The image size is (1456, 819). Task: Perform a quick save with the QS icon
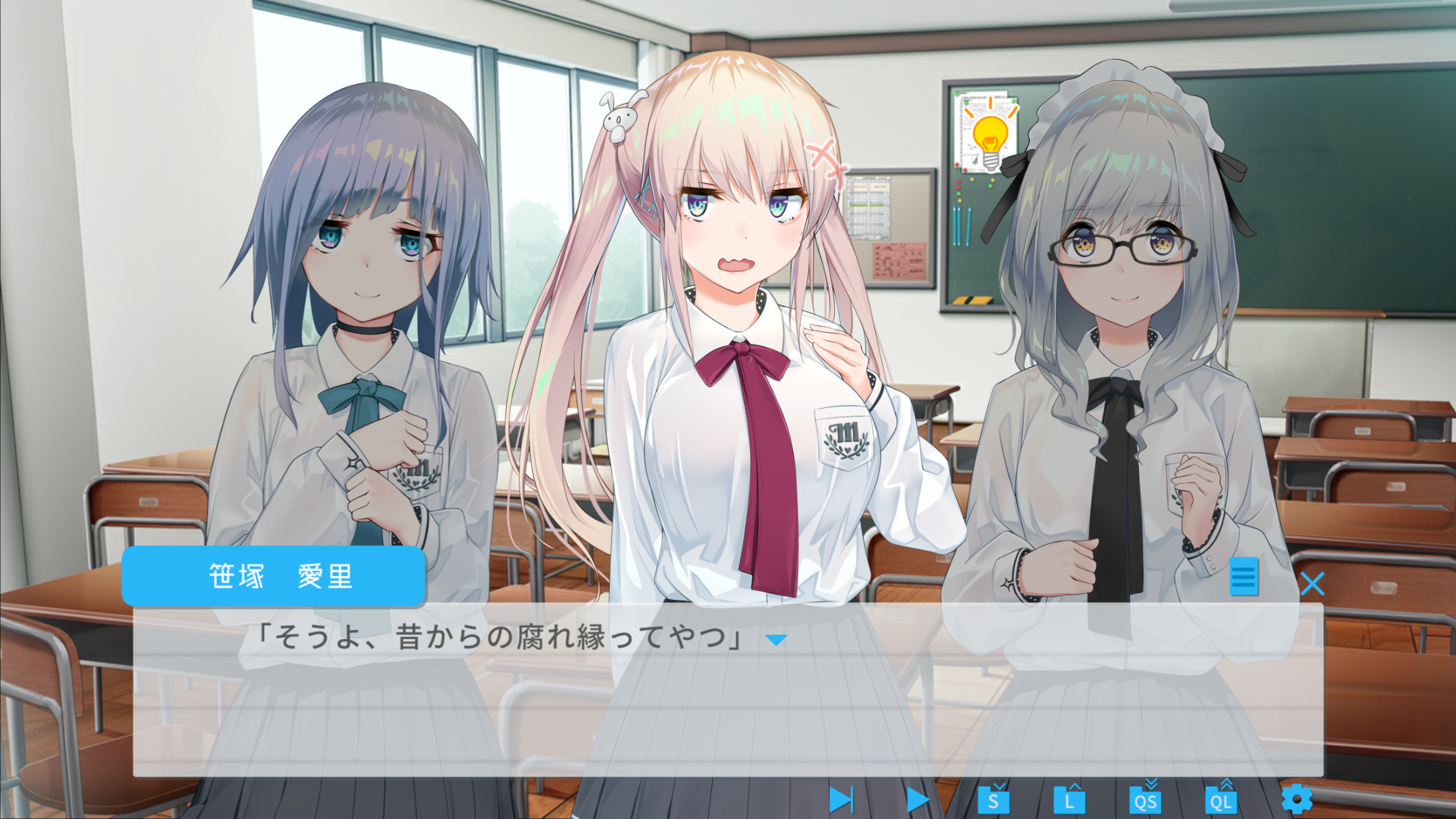click(1147, 799)
